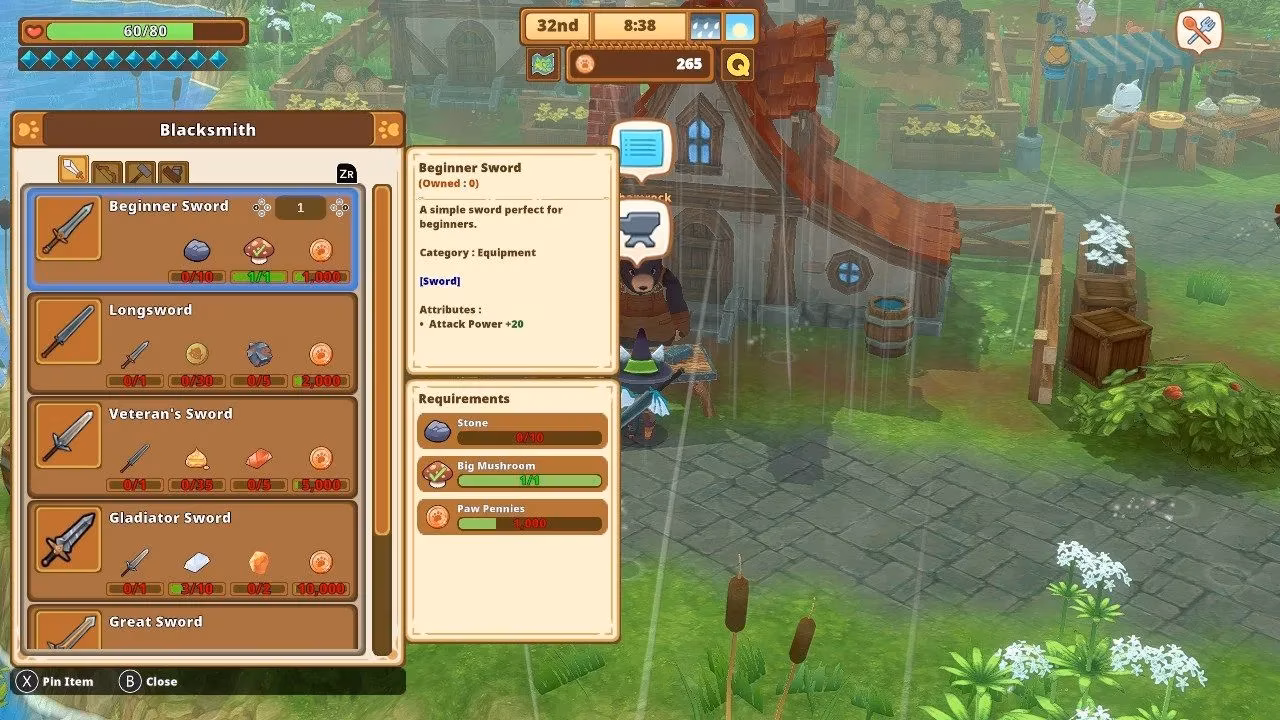Decrease the Beginner Sword craft quantity
Screen dimensions: 1280x720
(261, 208)
